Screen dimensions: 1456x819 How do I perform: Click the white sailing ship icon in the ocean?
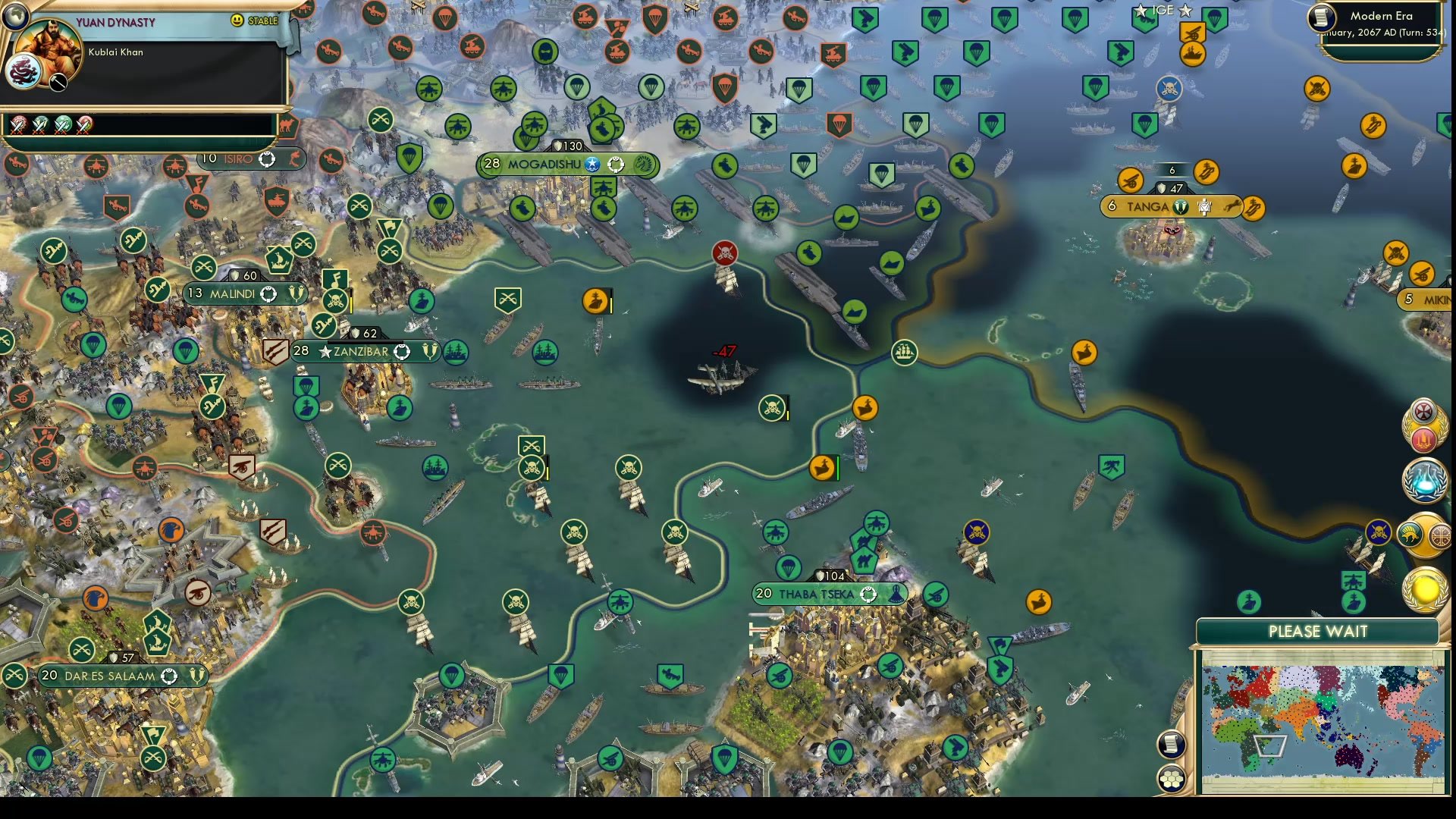coord(903,352)
